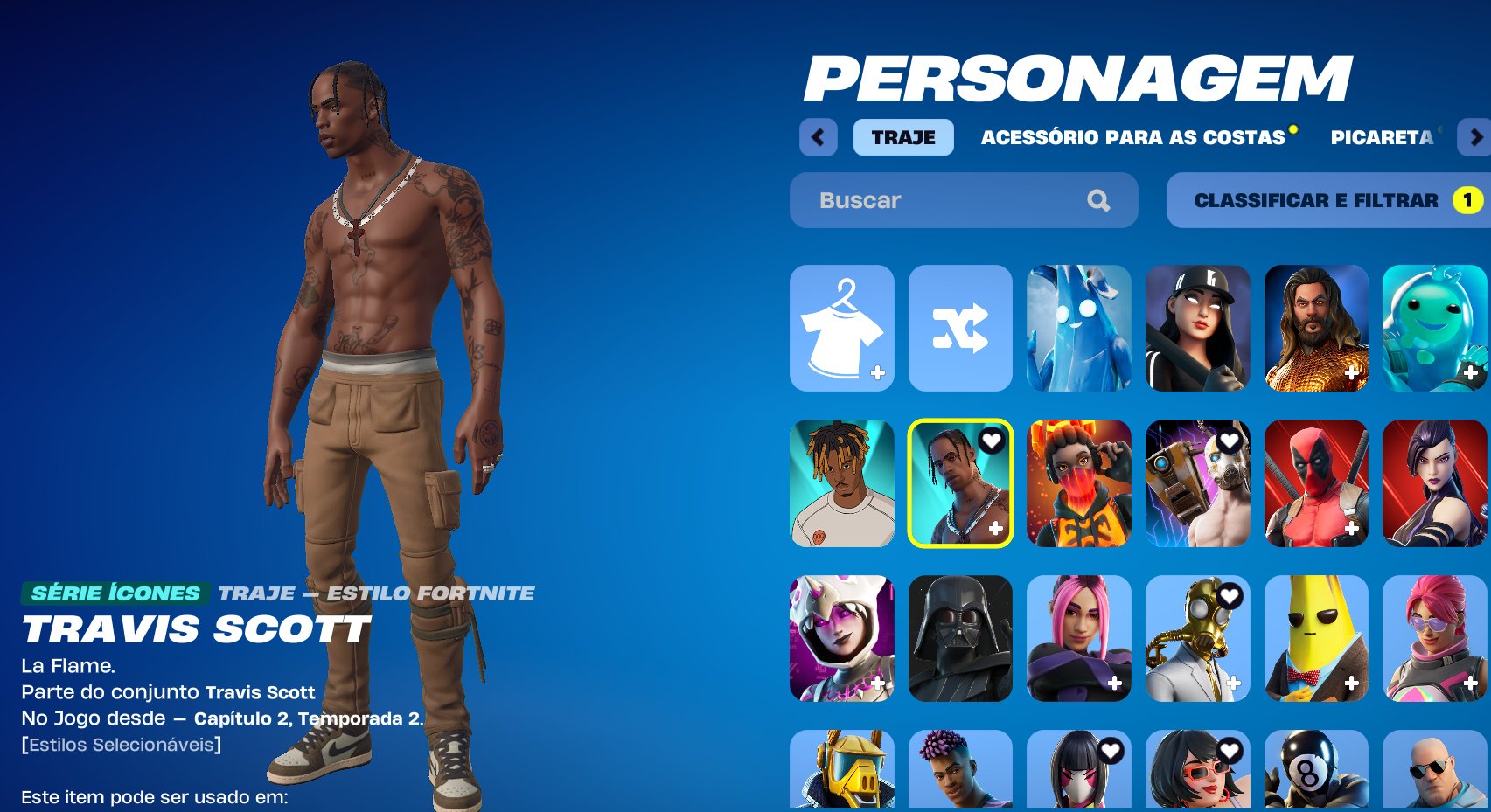Click the left arrow to scroll categories

tap(818, 138)
